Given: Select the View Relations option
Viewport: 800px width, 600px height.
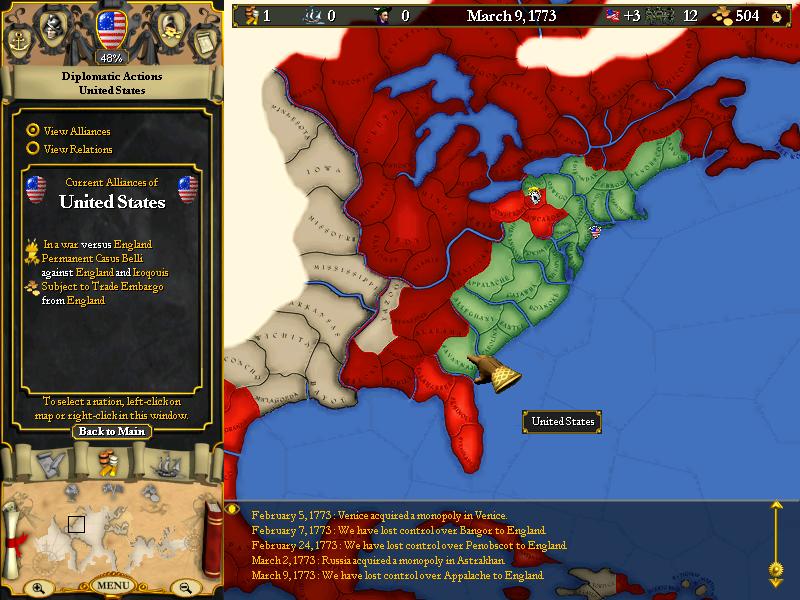Looking at the screenshot, I should pos(33,149).
